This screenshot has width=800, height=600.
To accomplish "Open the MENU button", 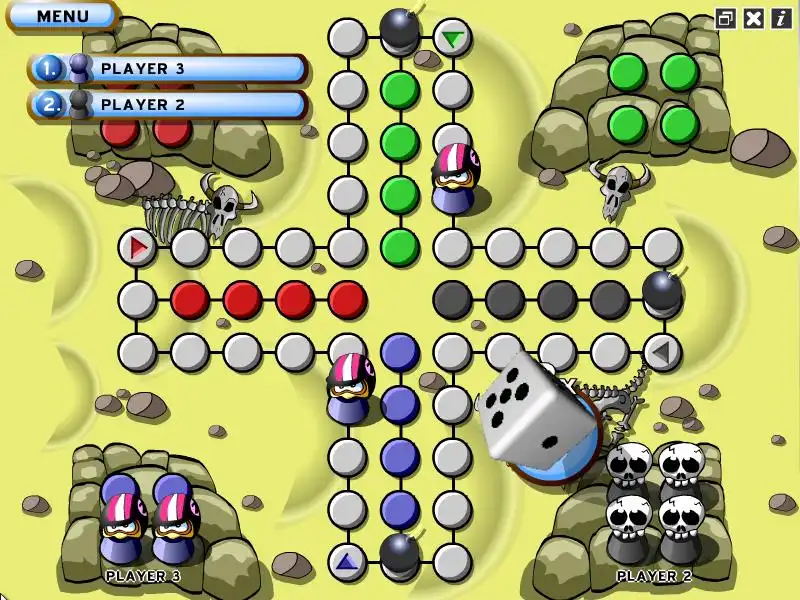I will coord(62,16).
